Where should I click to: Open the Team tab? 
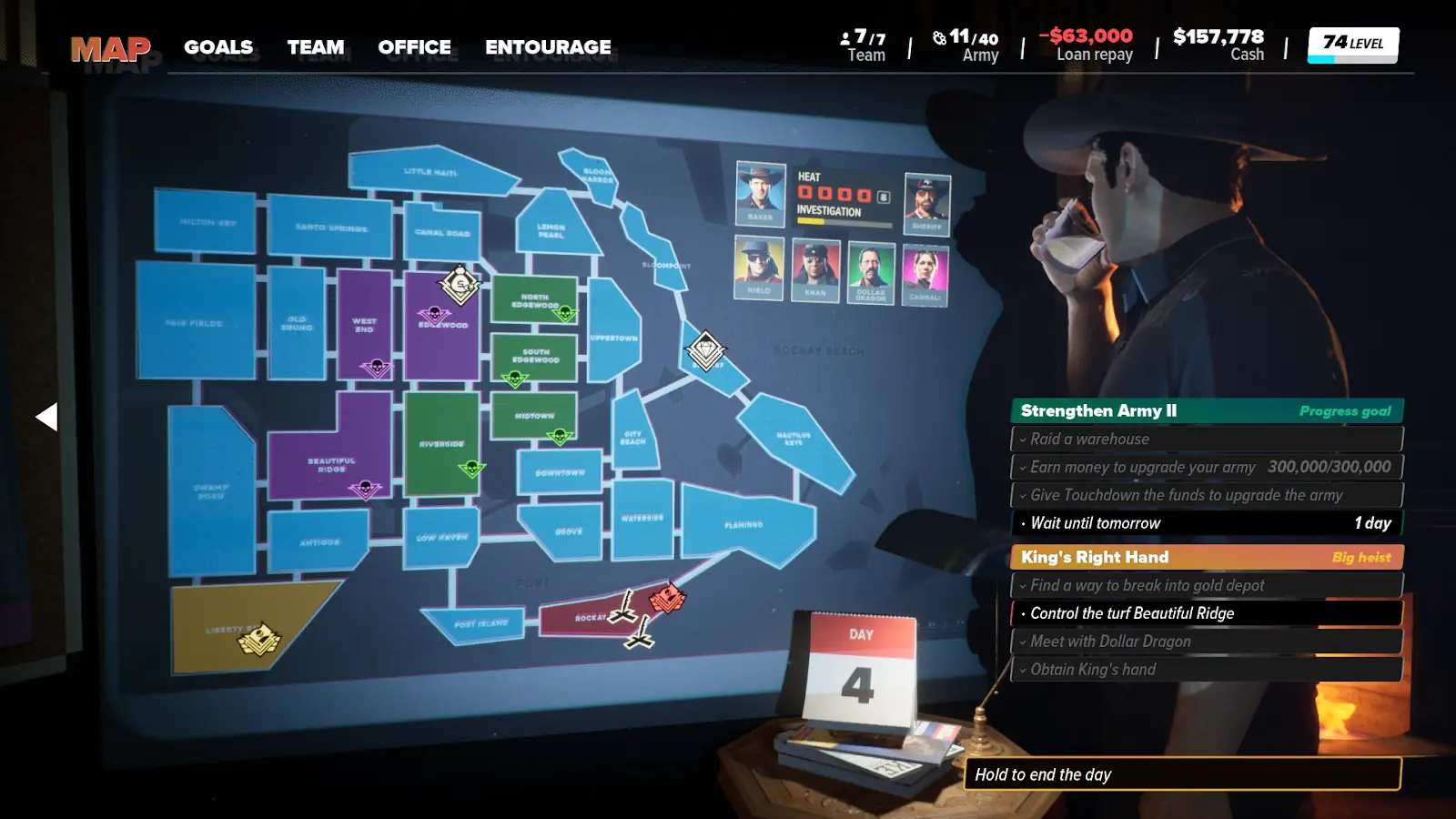pos(316,47)
